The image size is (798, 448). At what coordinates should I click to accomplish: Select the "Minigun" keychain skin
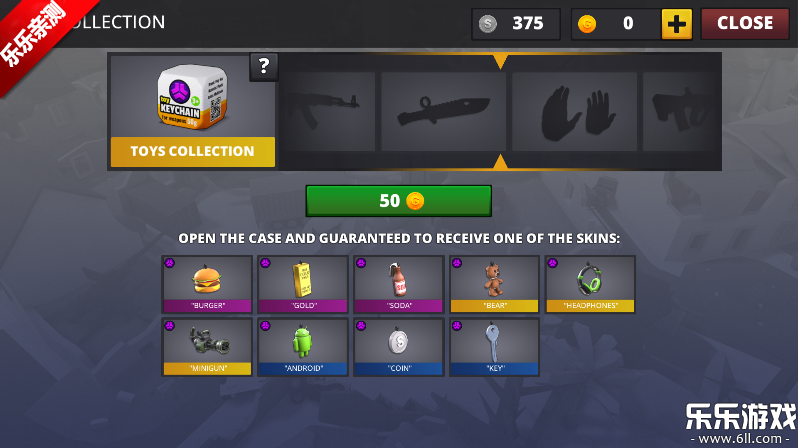point(207,346)
